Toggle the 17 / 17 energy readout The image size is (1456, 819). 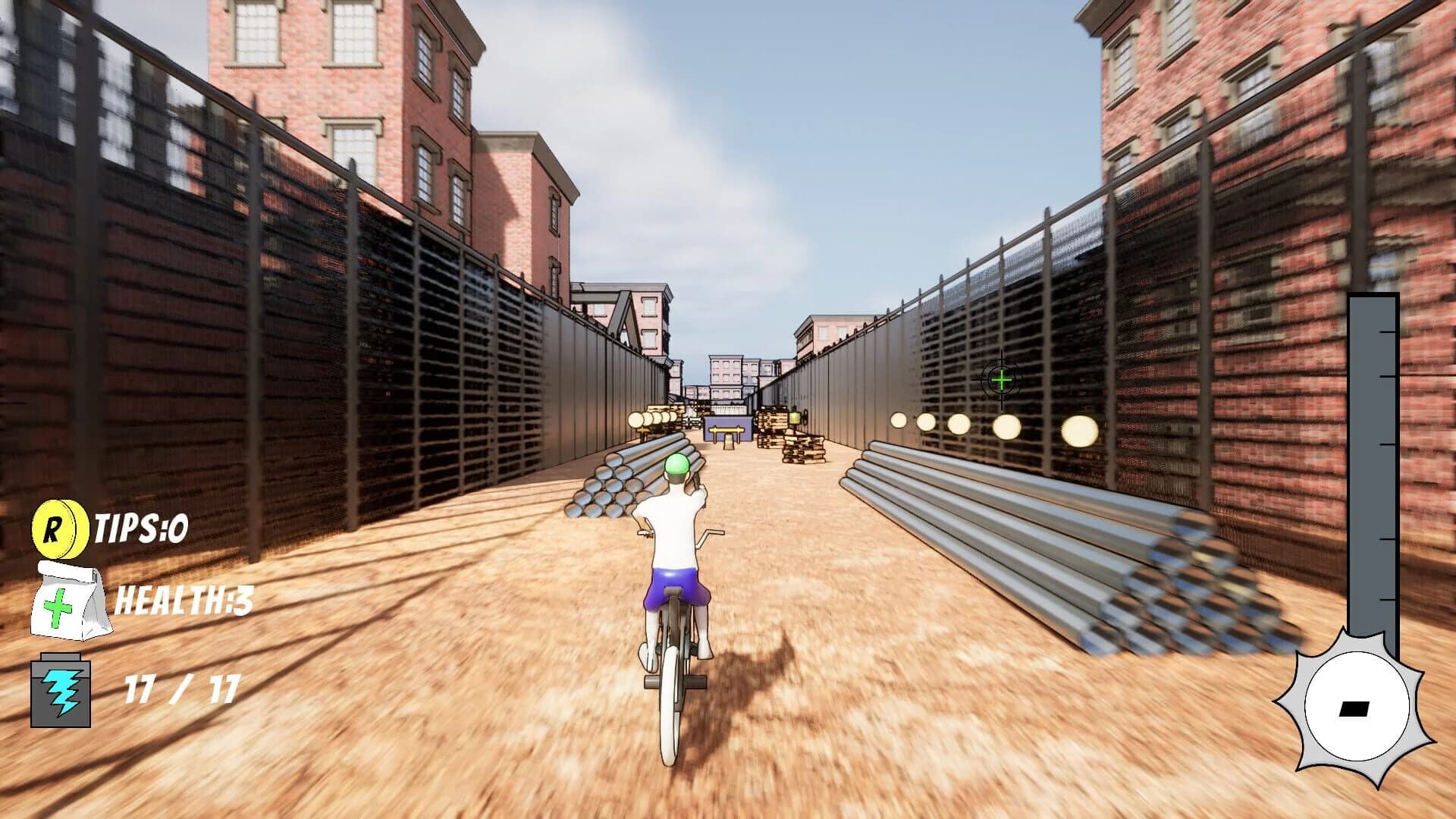180,689
